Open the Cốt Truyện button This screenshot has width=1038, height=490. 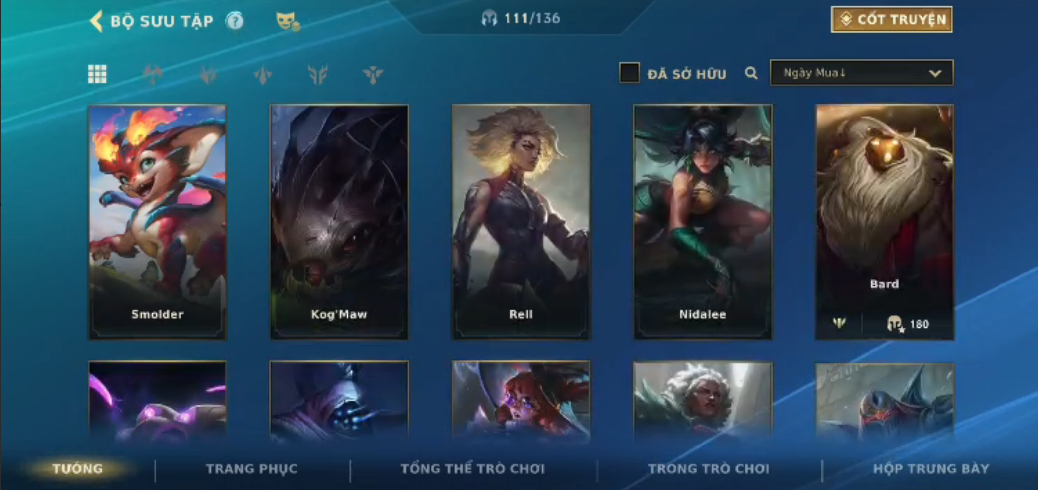coord(891,20)
